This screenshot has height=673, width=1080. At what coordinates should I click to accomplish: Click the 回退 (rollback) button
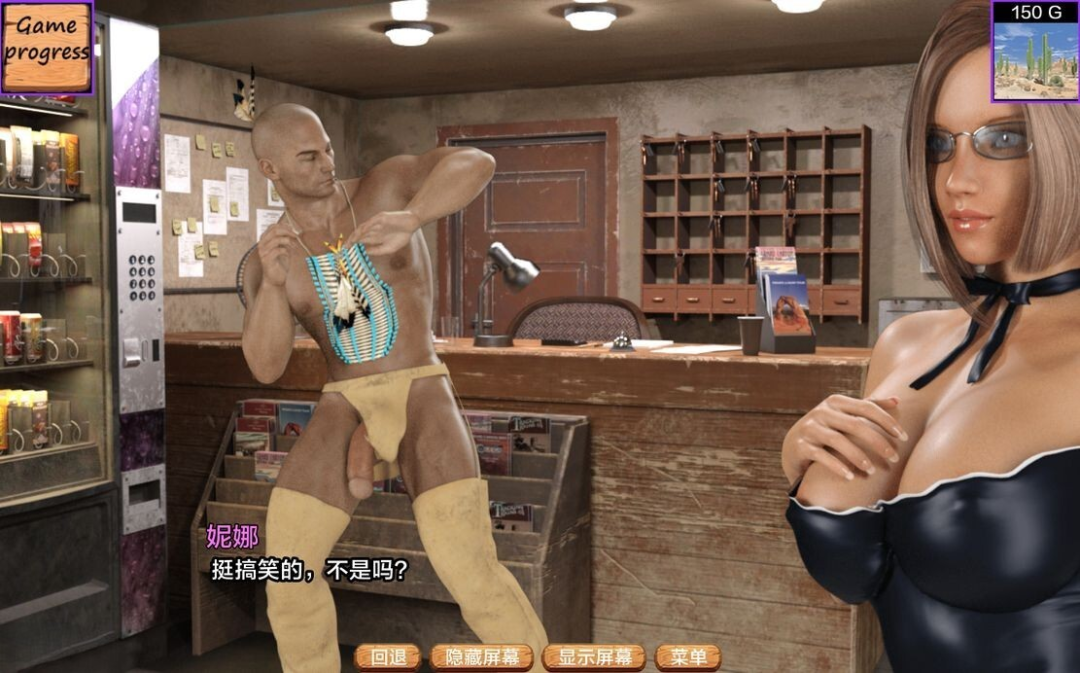click(x=388, y=657)
